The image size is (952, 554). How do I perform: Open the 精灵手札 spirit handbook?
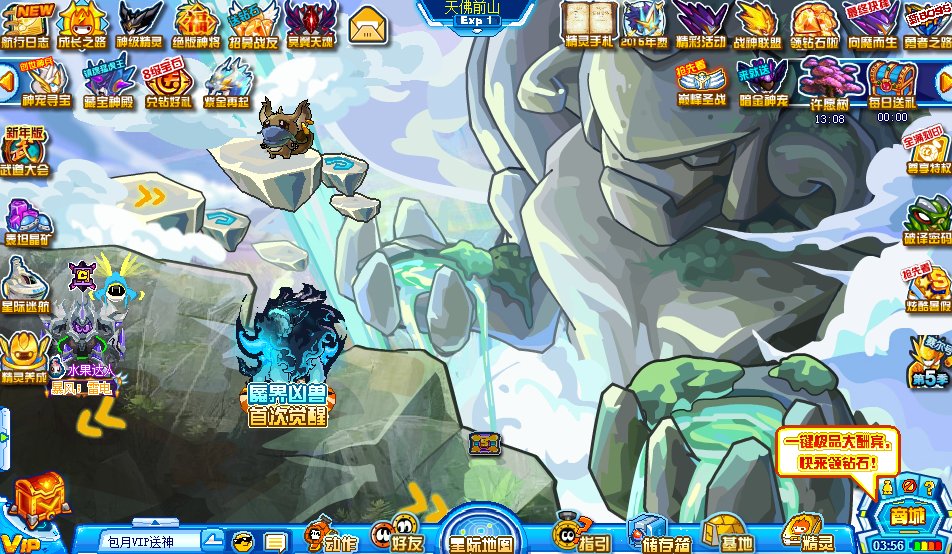(x=587, y=24)
